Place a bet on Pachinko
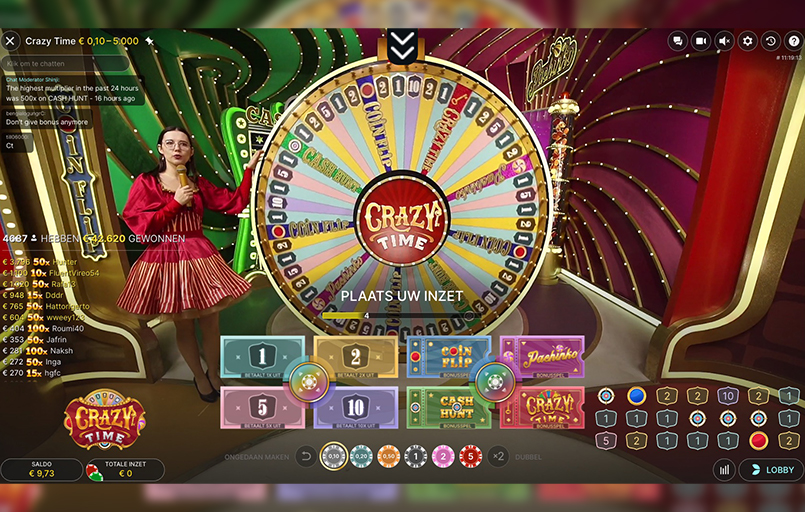805x512 pixels. tap(543, 357)
